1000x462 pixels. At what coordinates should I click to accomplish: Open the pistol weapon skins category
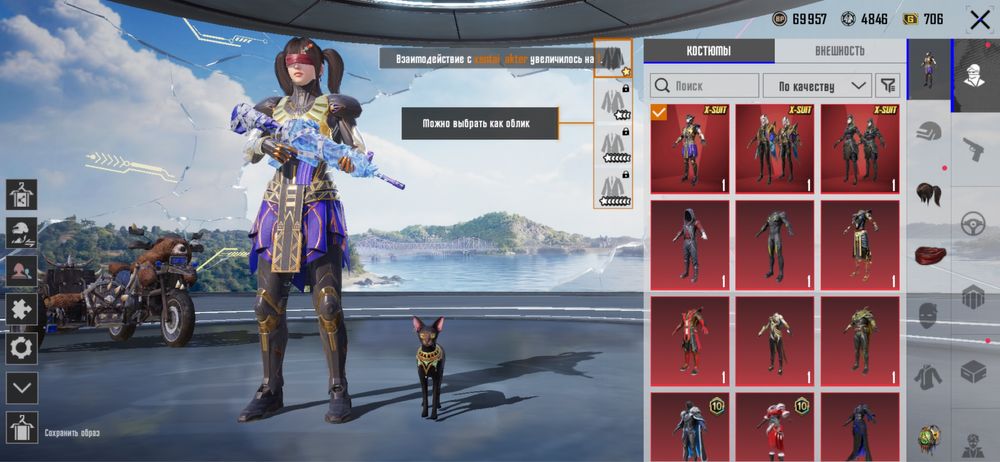(x=974, y=150)
